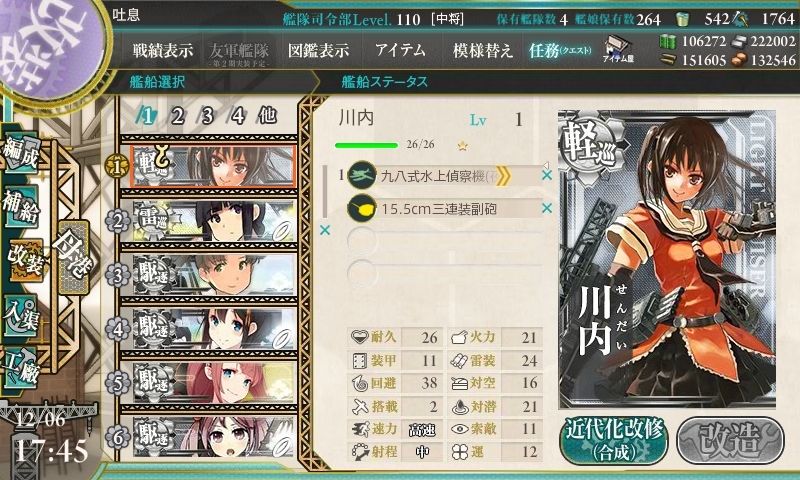The height and width of the screenshot is (480, 800).
Task: Open the 戦績表示 records menu
Action: coord(163,50)
